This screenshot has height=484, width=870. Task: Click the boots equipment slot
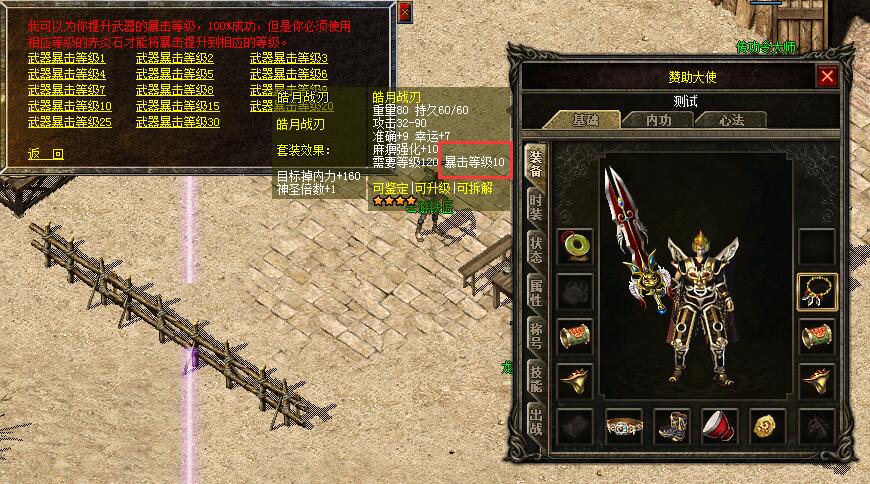pyautogui.click(x=671, y=425)
